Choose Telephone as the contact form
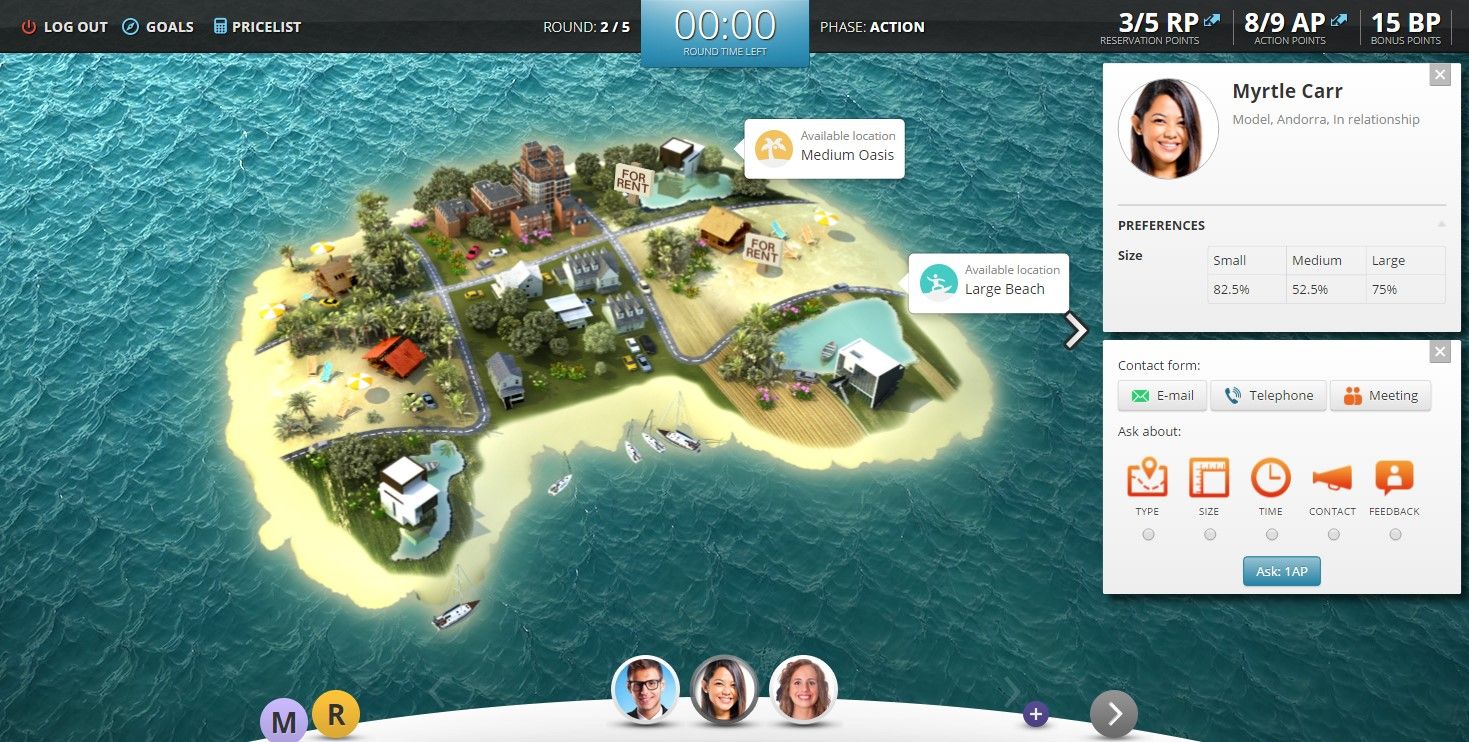 click(x=1268, y=395)
